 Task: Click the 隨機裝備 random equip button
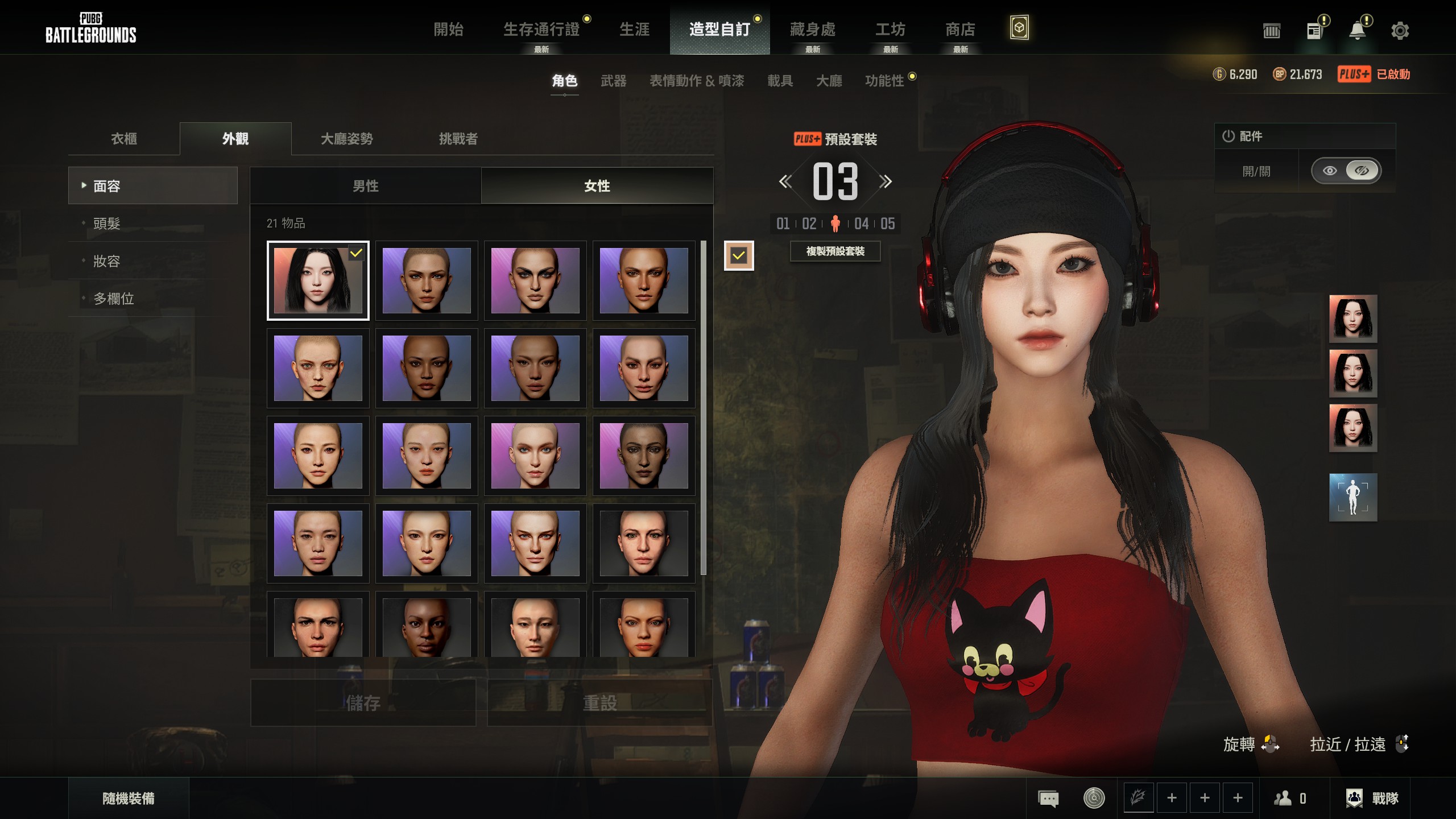(x=129, y=799)
